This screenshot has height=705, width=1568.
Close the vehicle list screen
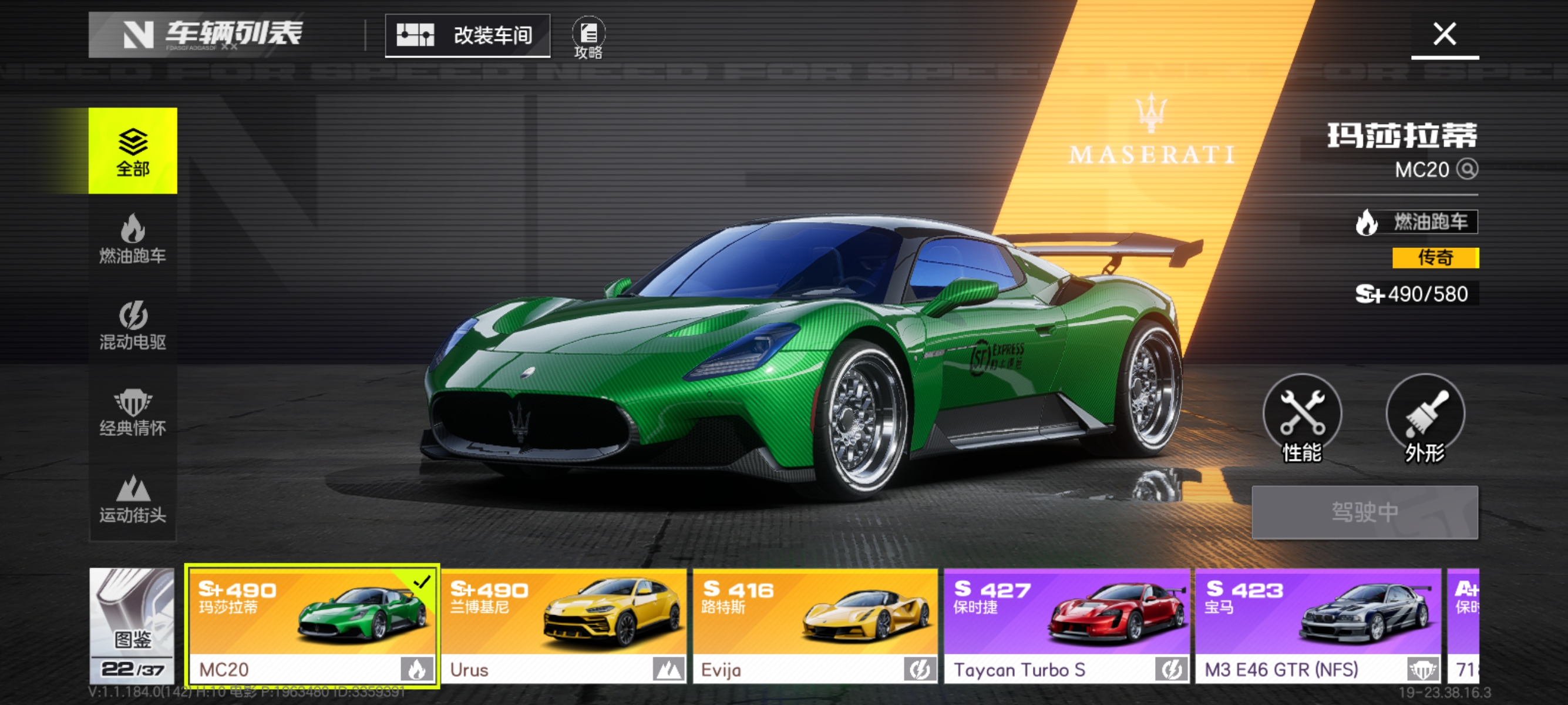[1444, 34]
